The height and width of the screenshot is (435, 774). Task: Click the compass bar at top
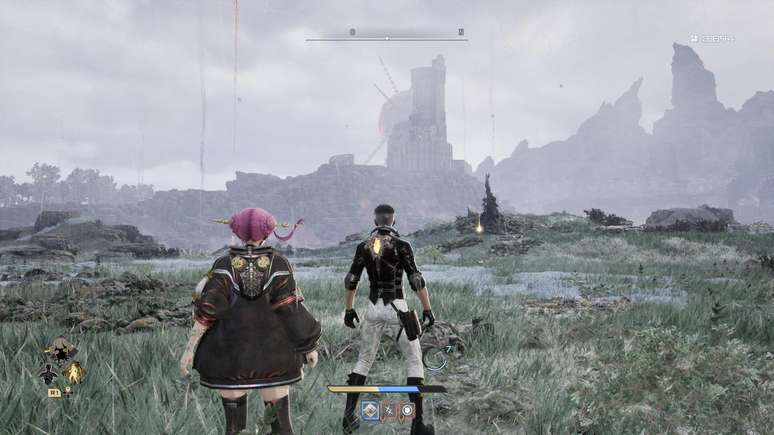[386, 38]
